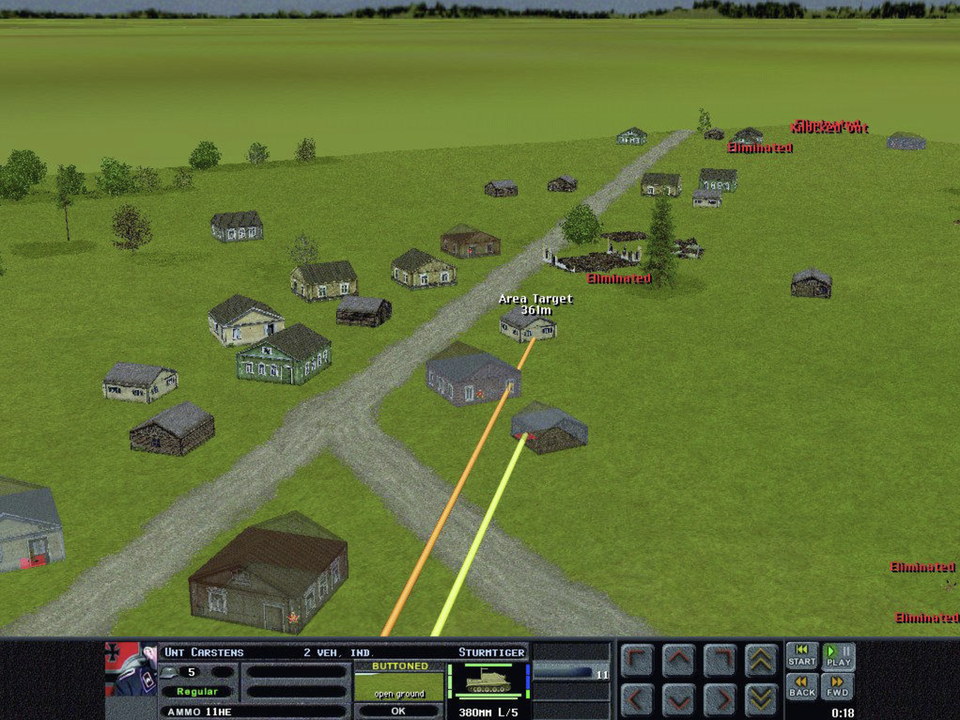Viewport: 960px width, 720px height.
Task: Raise camera with double up-chevron button
Action: click(761, 660)
